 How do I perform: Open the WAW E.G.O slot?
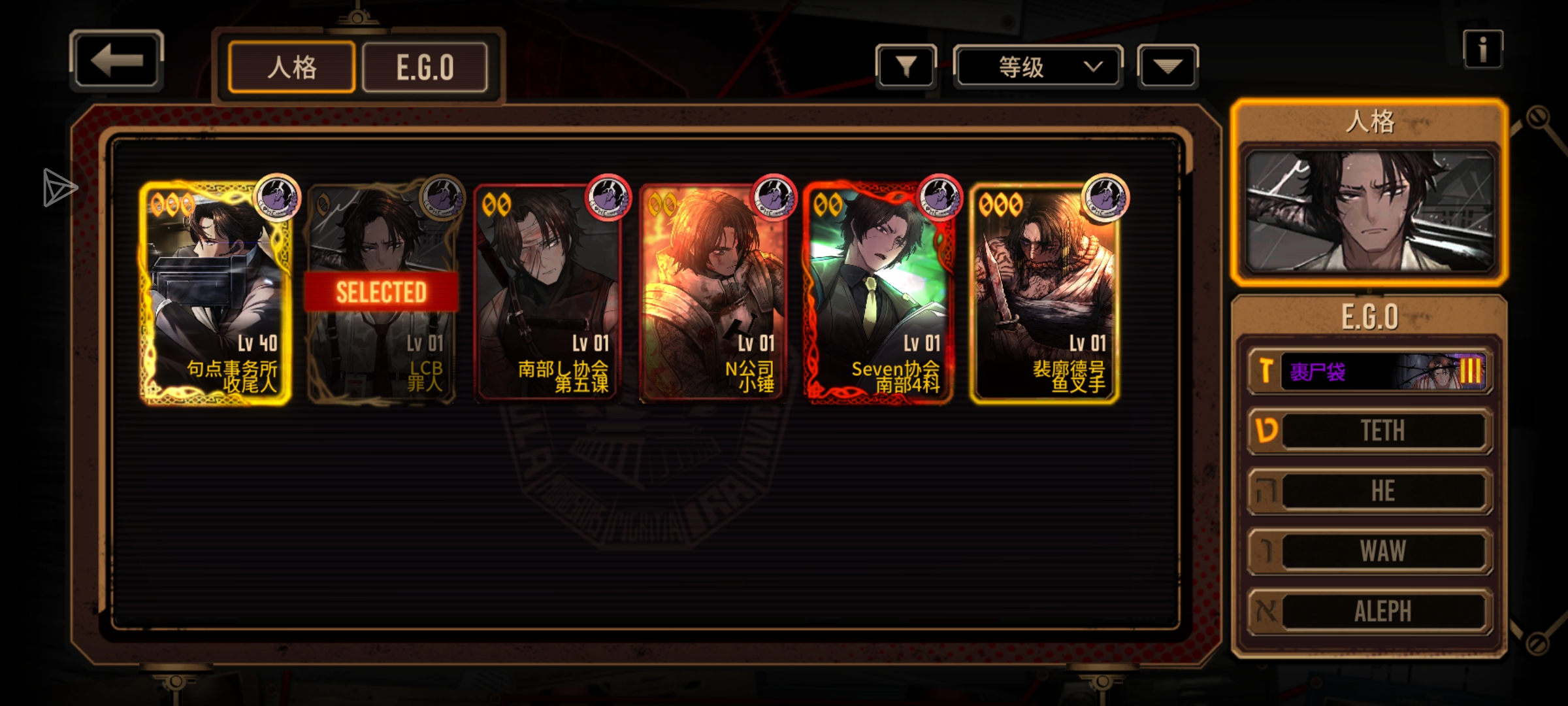click(1371, 551)
